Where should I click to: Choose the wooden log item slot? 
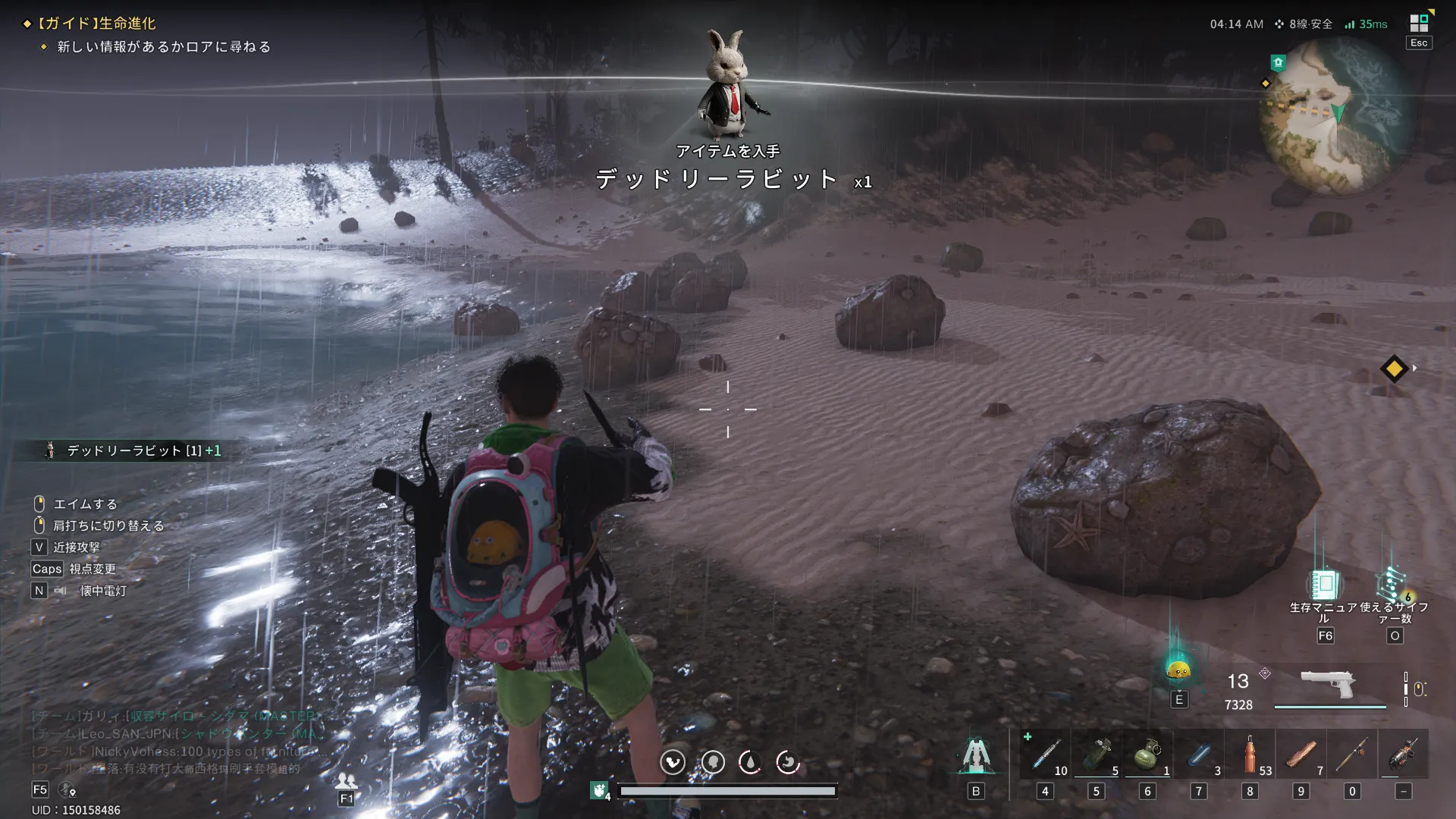[1301, 755]
